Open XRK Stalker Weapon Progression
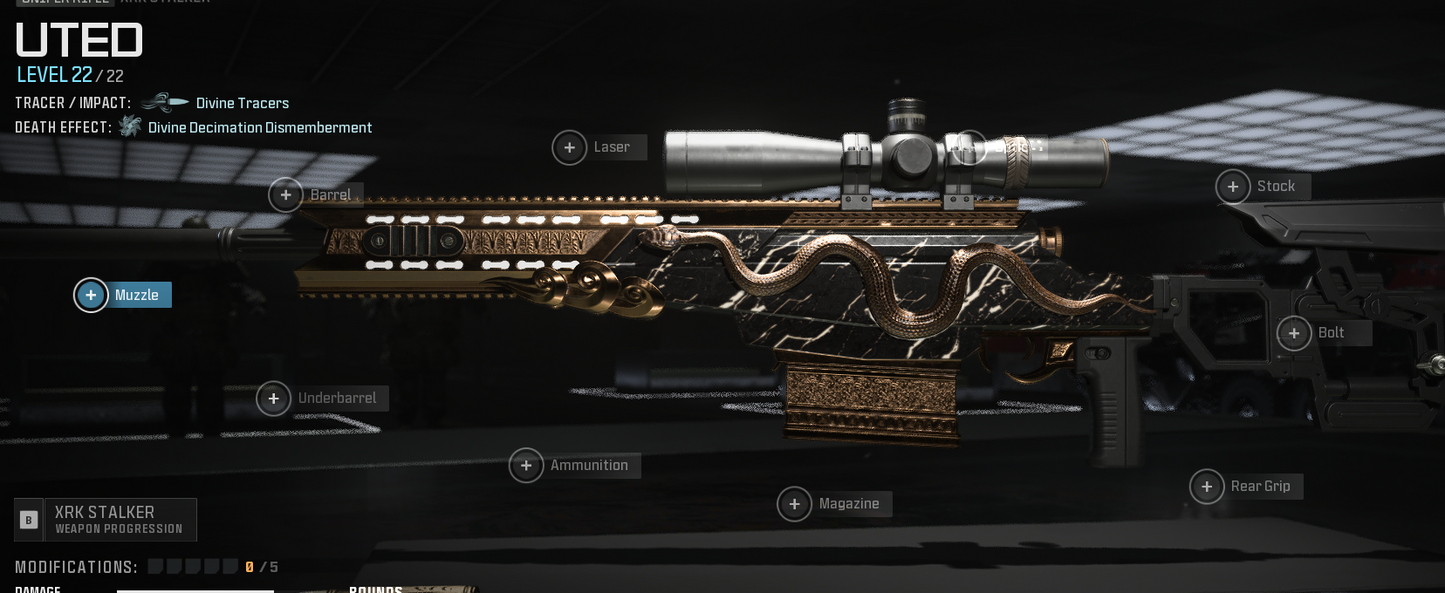Image resolution: width=1445 pixels, height=593 pixels. (x=106, y=520)
